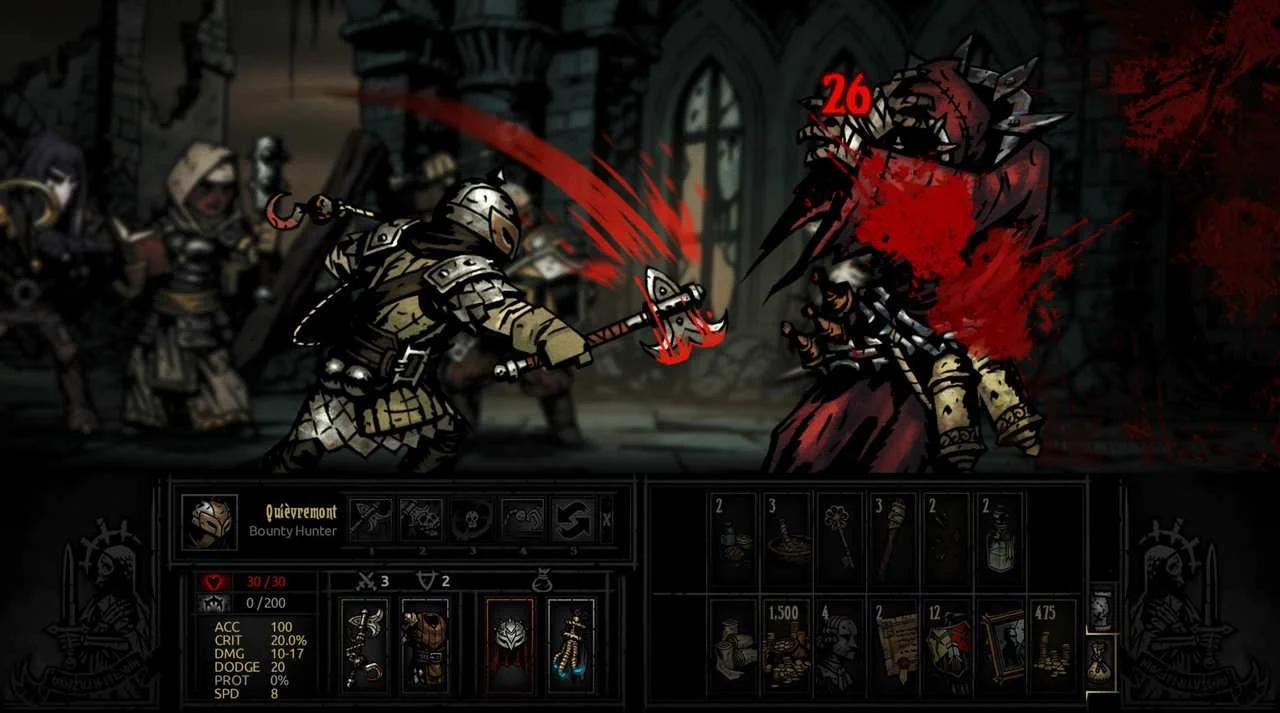
Task: Use the first skill with the axe icon
Action: (x=370, y=520)
